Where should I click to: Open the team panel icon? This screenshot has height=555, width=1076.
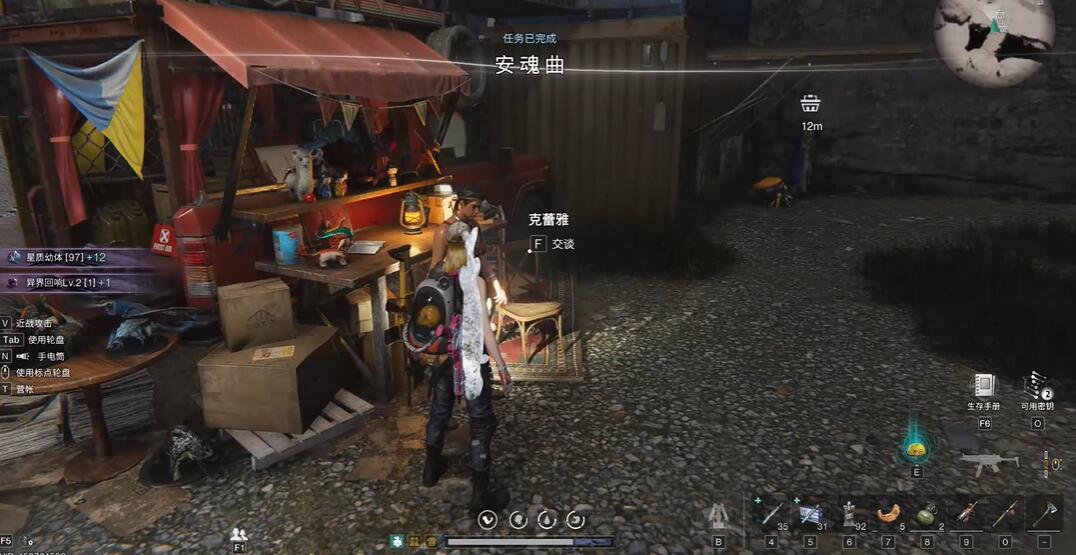(239, 534)
